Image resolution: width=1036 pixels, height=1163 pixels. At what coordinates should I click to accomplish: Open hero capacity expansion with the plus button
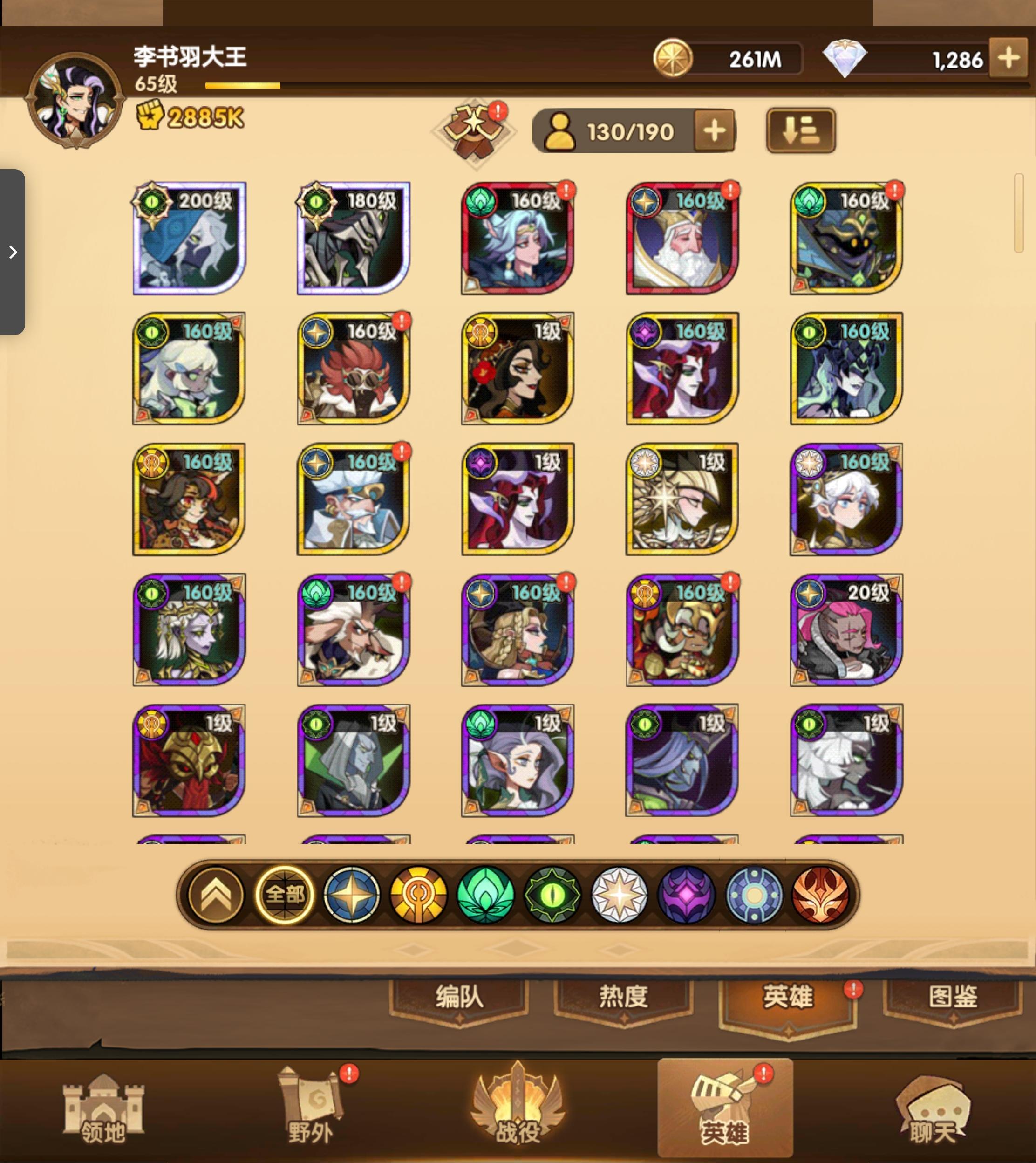tap(716, 130)
